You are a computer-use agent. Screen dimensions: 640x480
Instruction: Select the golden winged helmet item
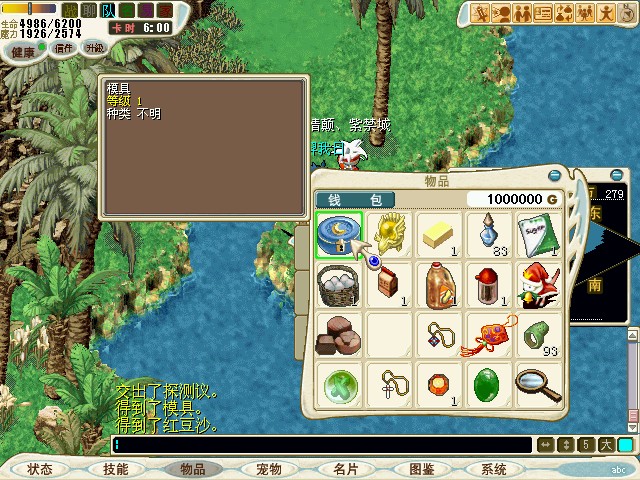[x=388, y=234]
